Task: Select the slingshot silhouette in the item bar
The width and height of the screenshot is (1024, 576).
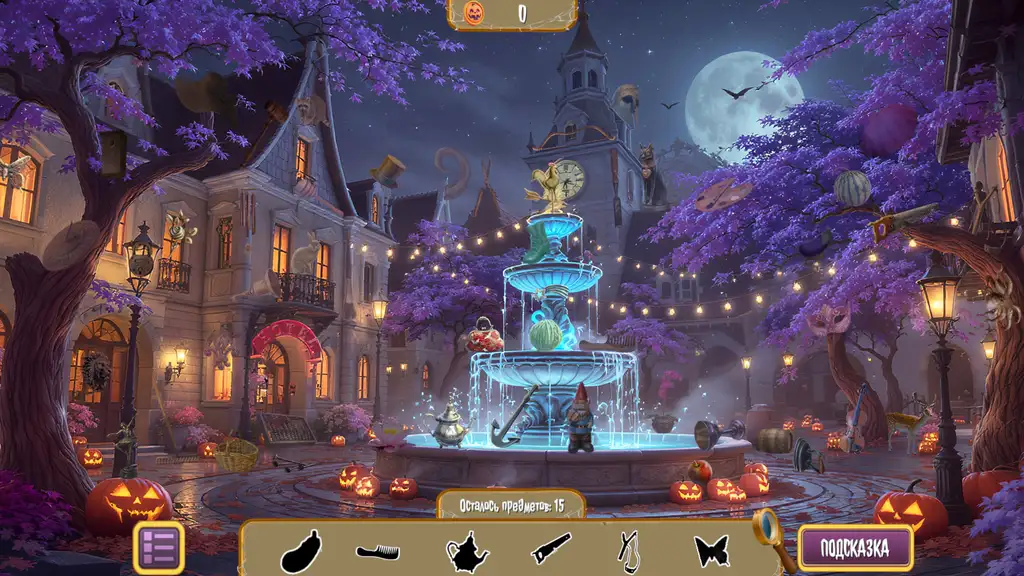Action: [629, 551]
